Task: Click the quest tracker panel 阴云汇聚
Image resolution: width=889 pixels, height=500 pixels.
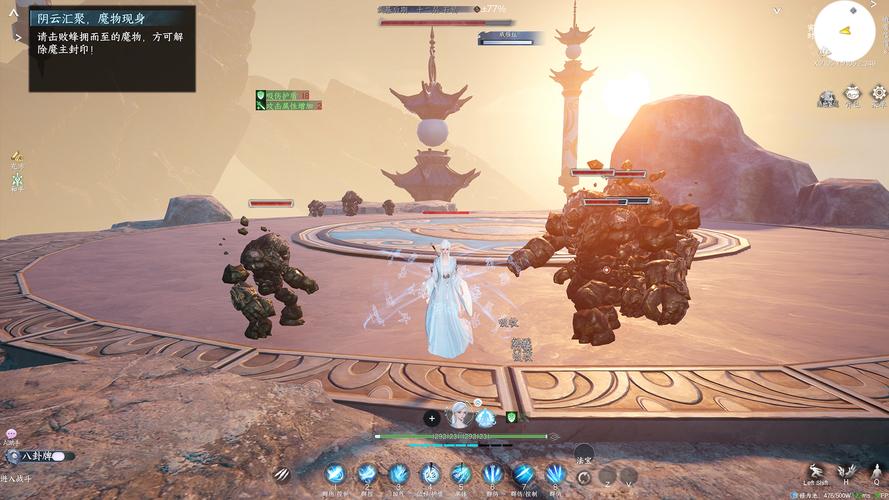Action: click(x=112, y=48)
